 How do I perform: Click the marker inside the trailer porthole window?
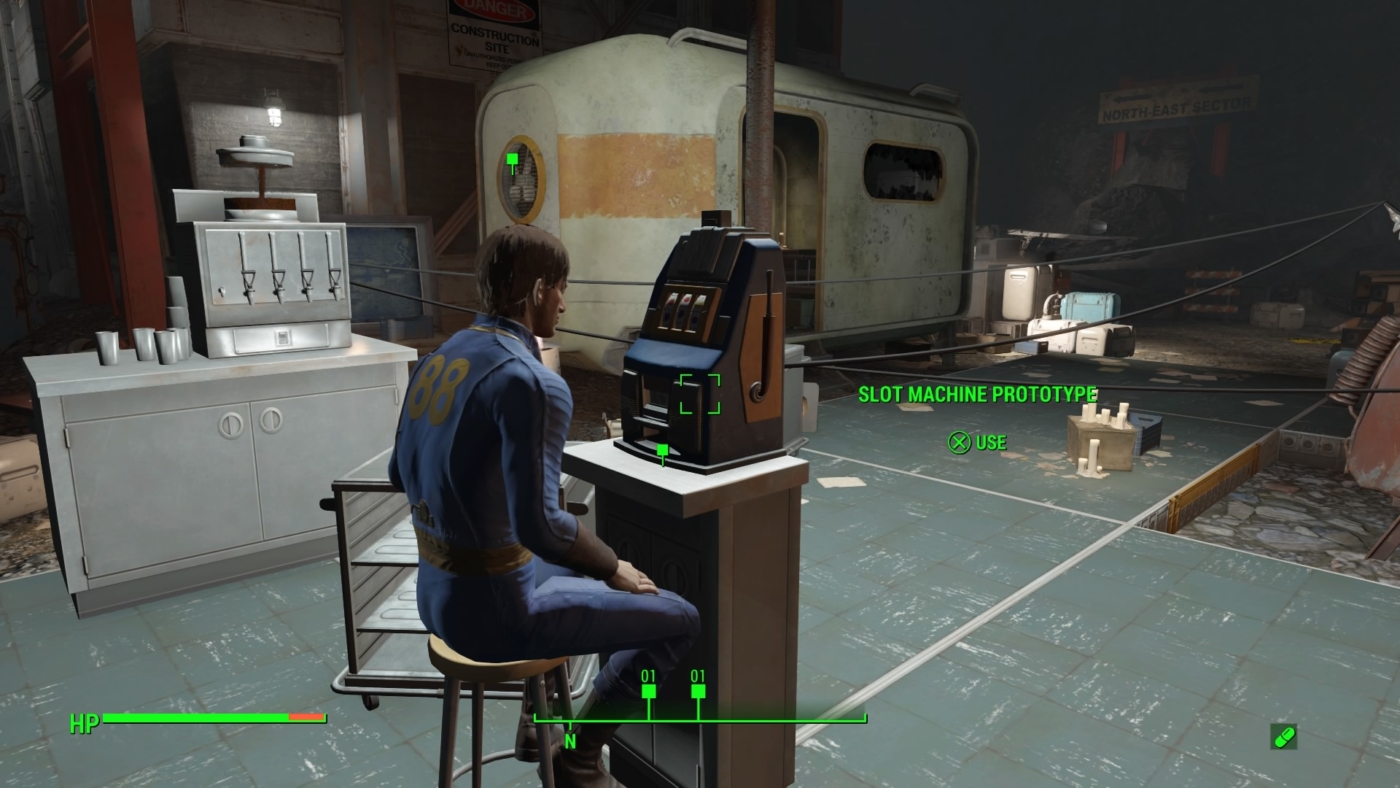(x=513, y=157)
